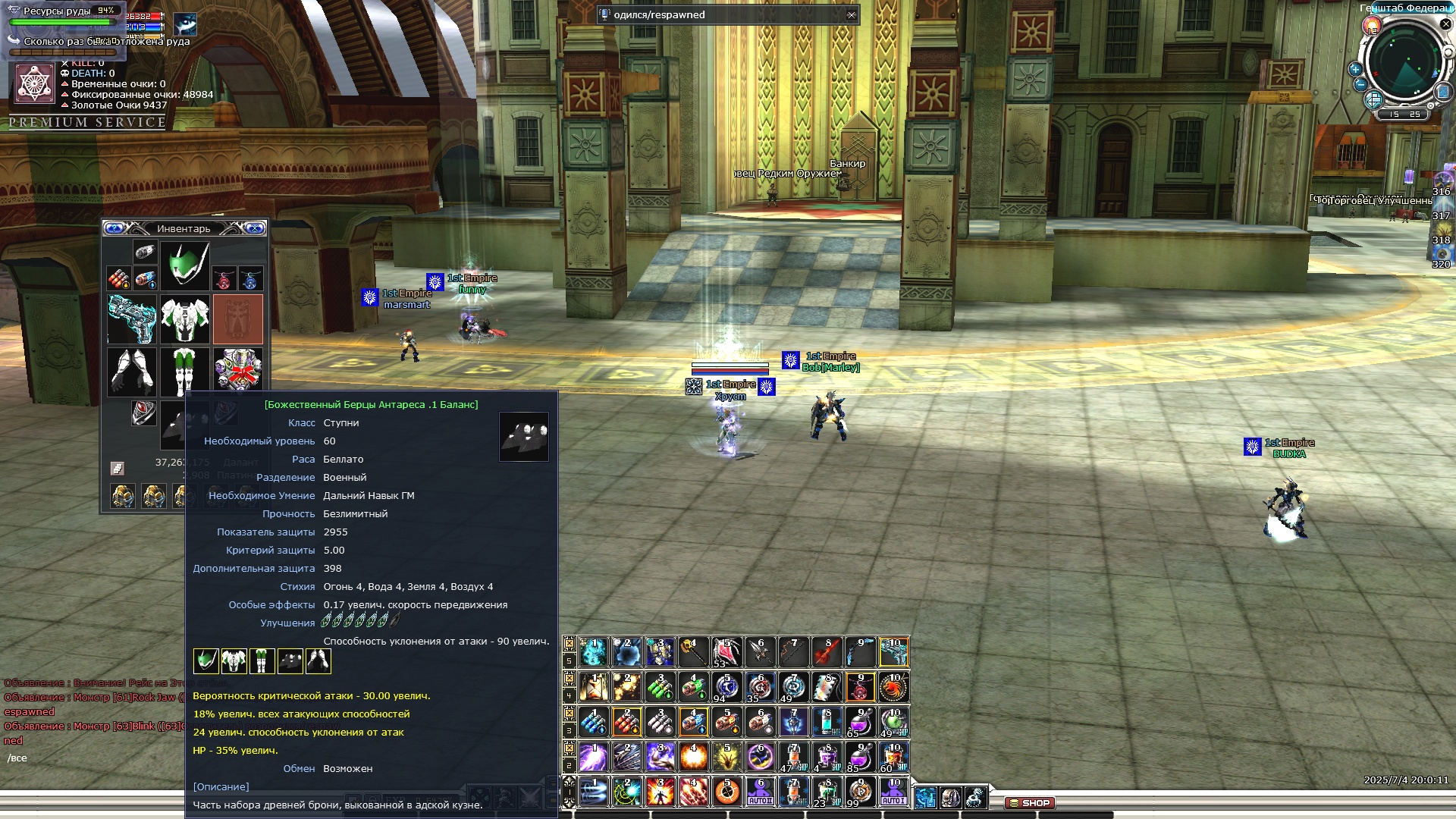Use the orange crosshair target skill
Viewport: 1456px width, 819px height.
[726, 792]
